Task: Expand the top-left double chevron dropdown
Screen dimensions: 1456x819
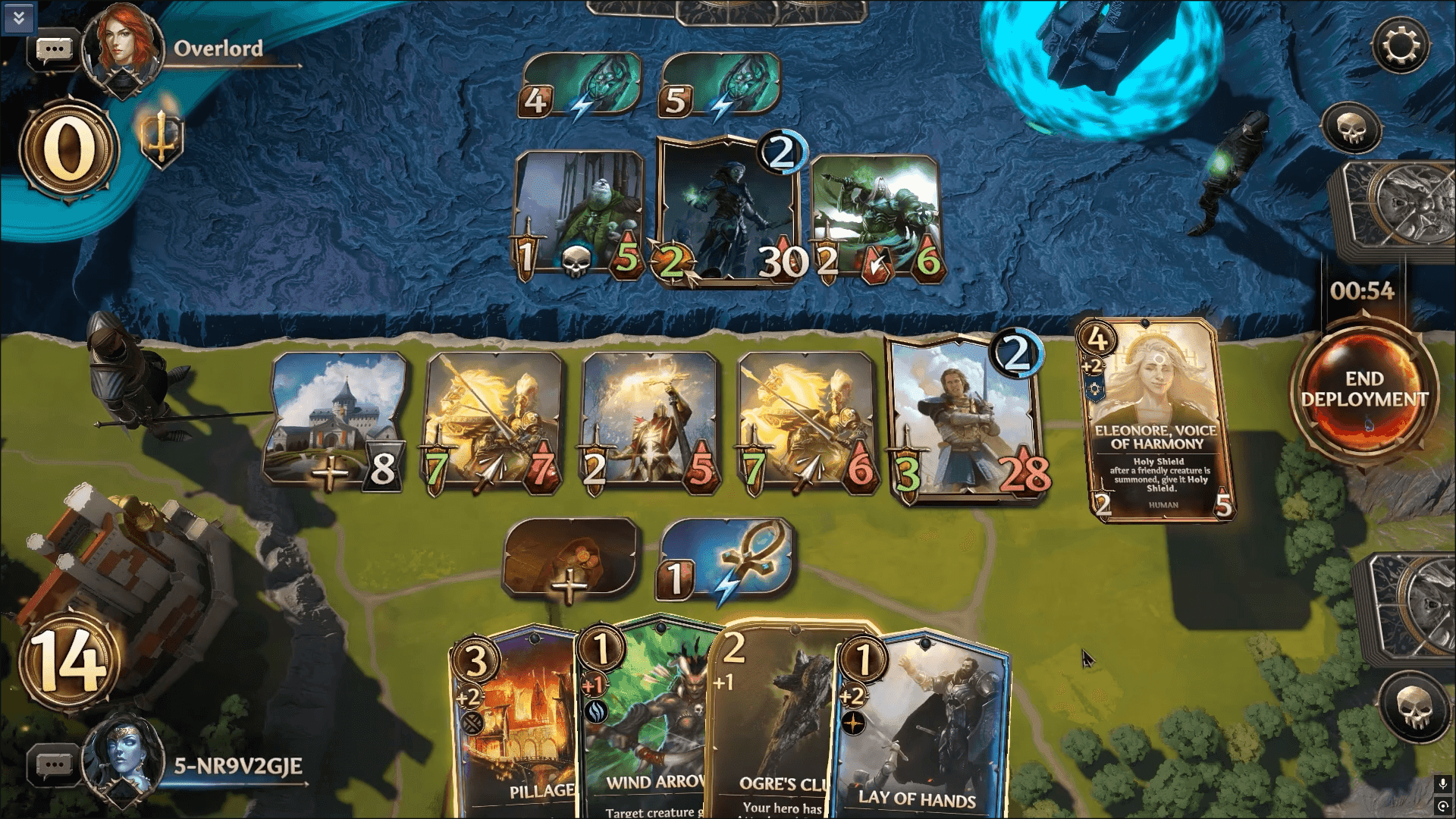Action: (x=18, y=17)
